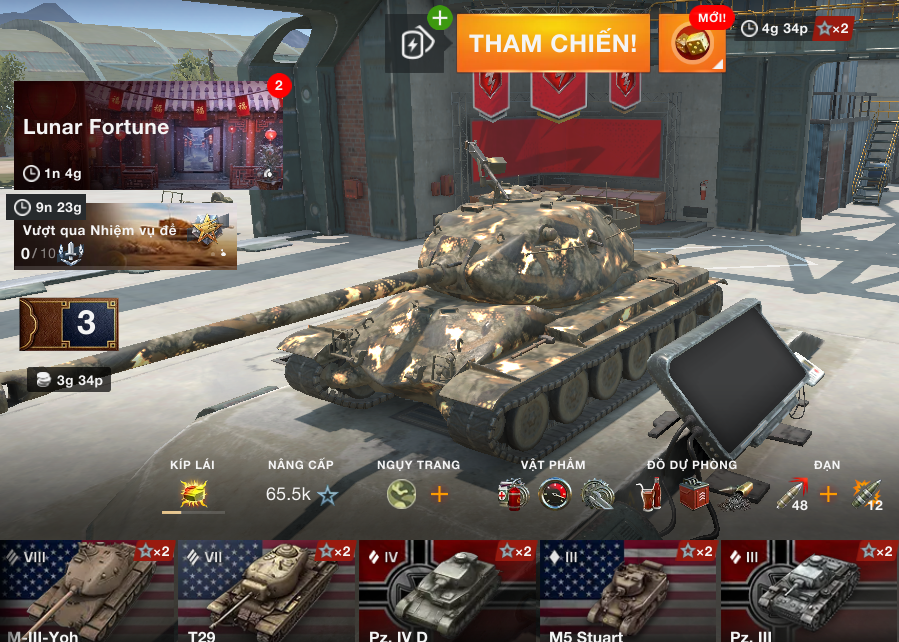Switch to the Pz. III tank
Screen dimensions: 899x642
pos(809,591)
